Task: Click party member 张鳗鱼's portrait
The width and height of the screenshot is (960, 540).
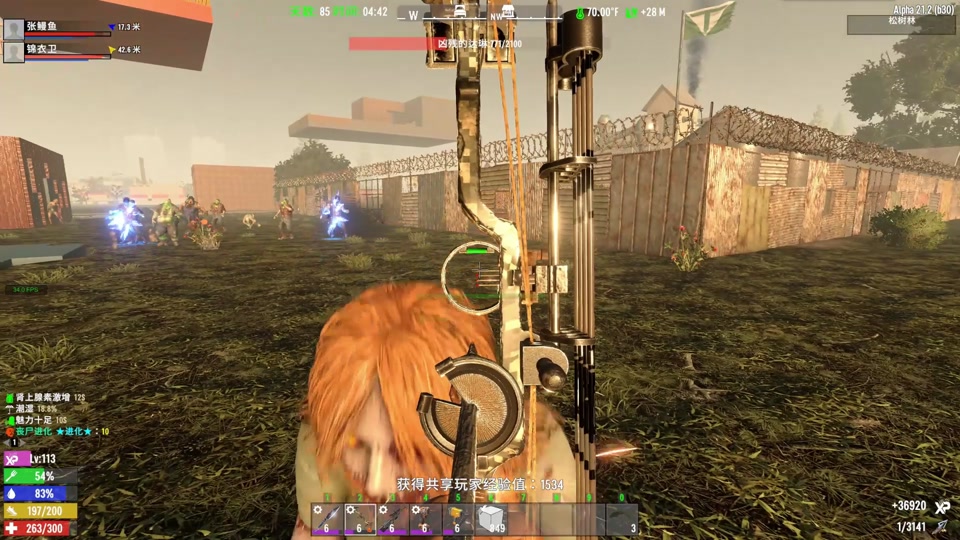Action: point(14,29)
